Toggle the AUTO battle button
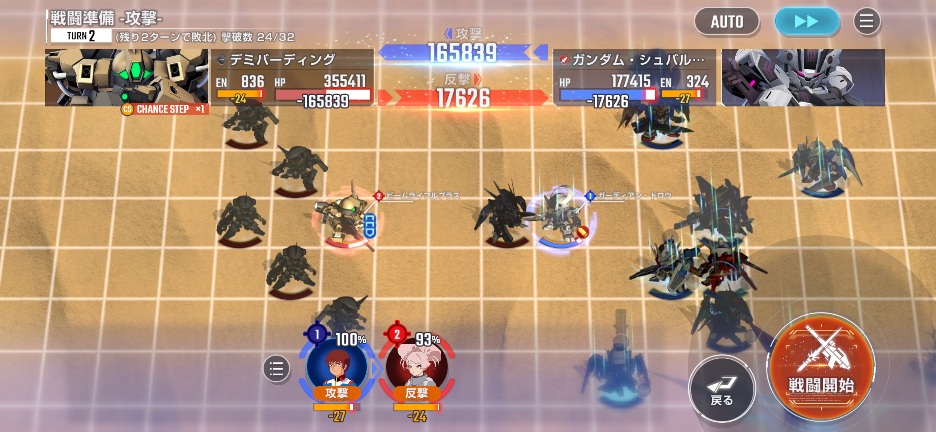The image size is (936, 432). click(727, 21)
